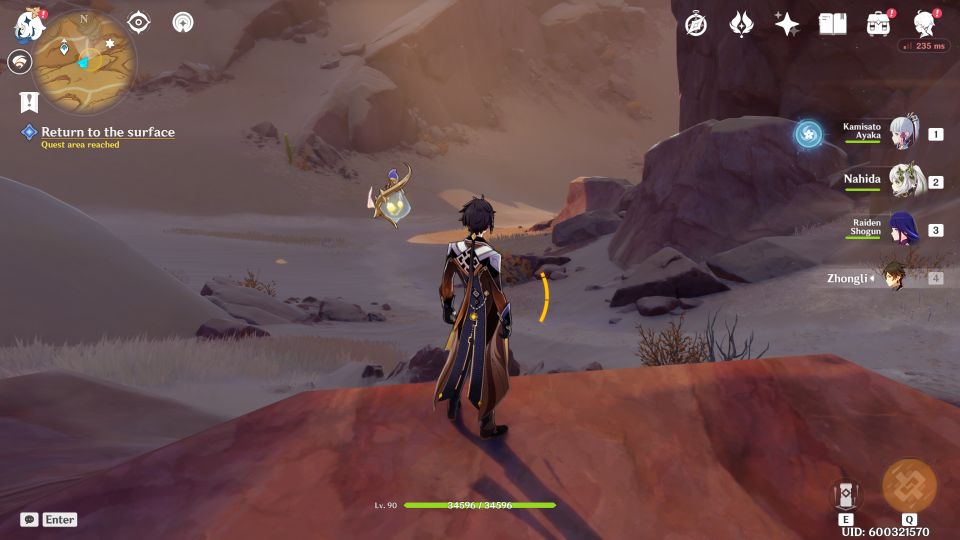This screenshot has width=960, height=540.
Task: Open the Wish menu
Action: point(741,25)
